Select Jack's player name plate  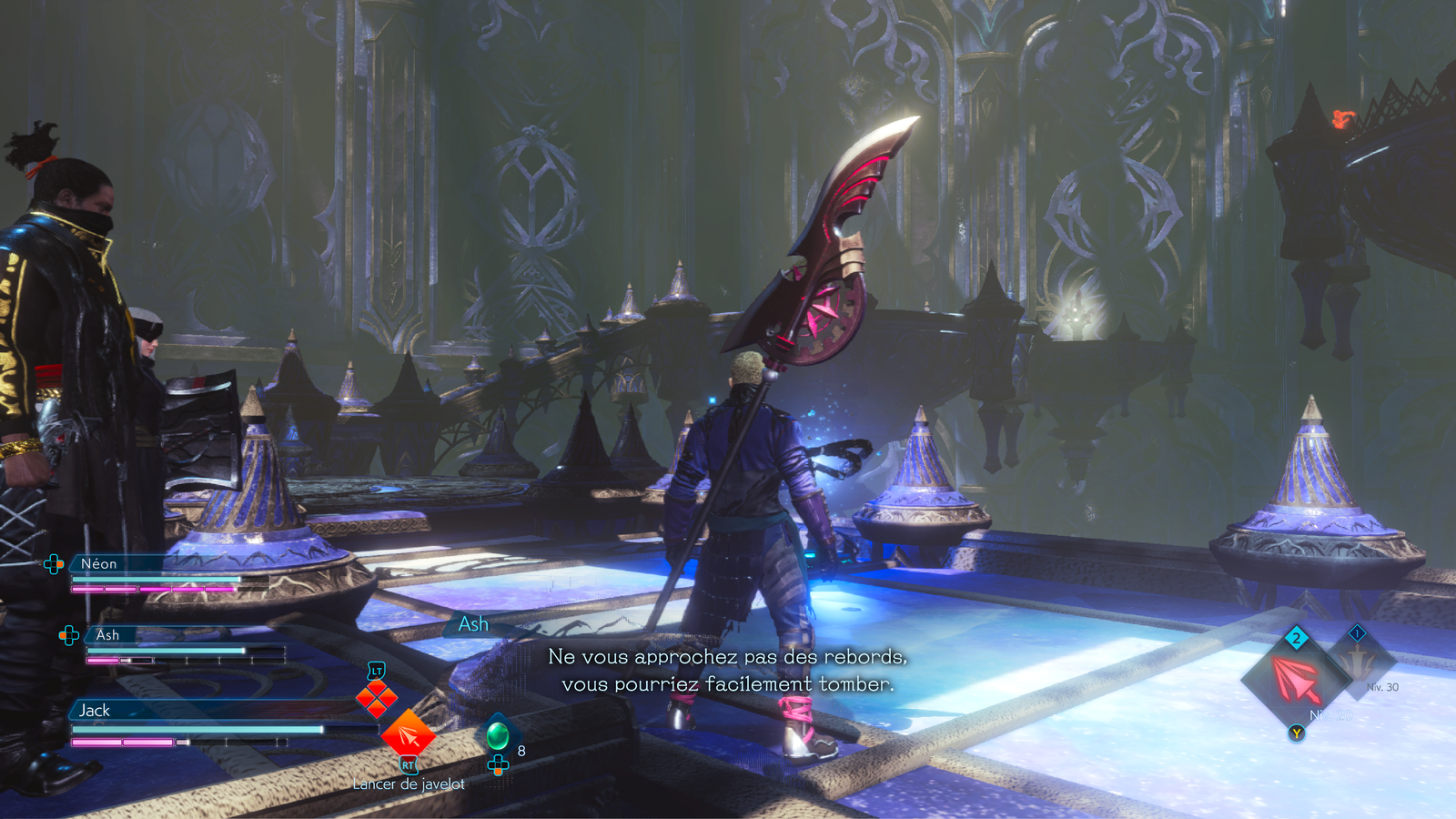click(95, 711)
